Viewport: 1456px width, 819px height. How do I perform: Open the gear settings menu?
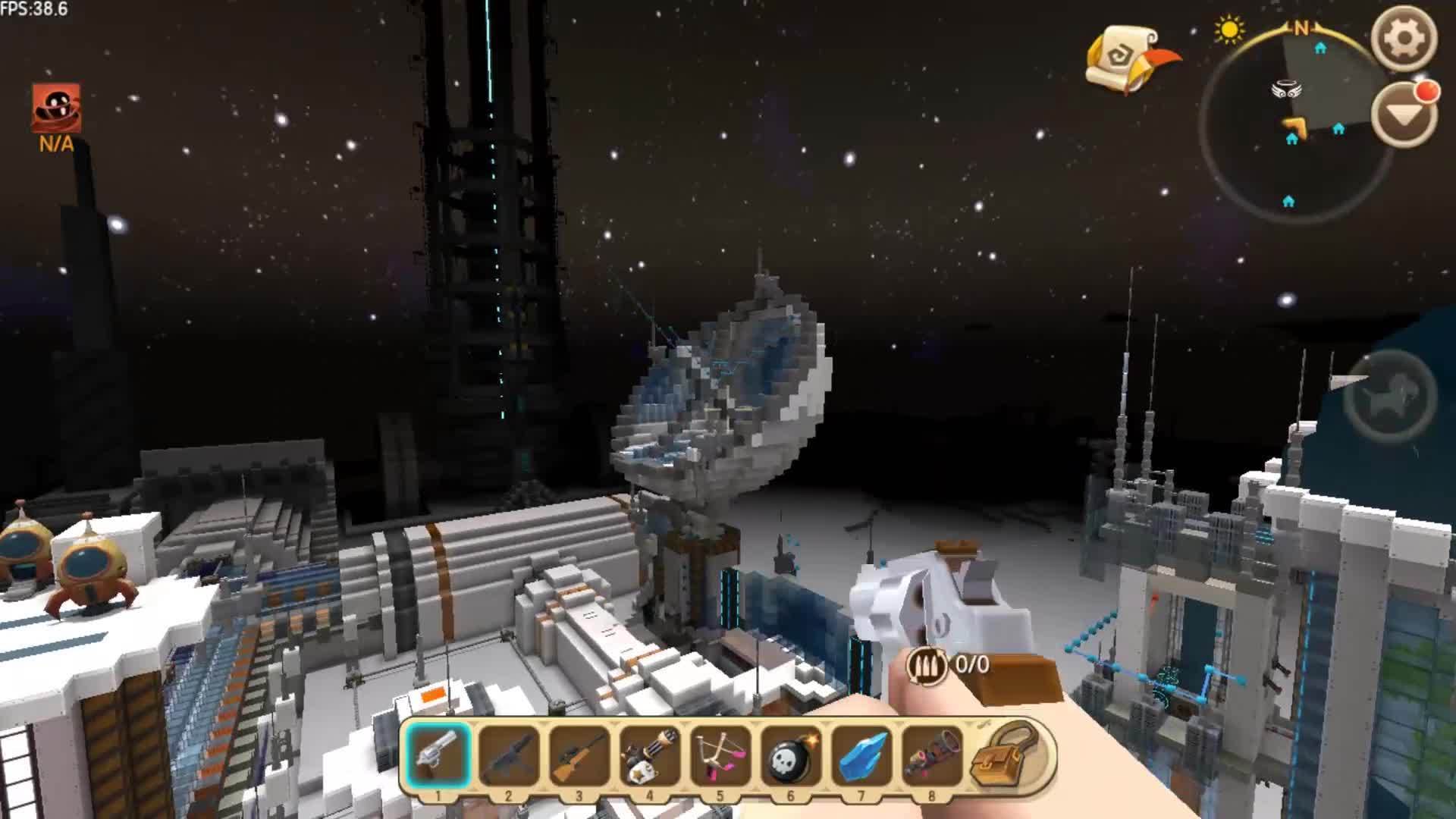[x=1404, y=39]
